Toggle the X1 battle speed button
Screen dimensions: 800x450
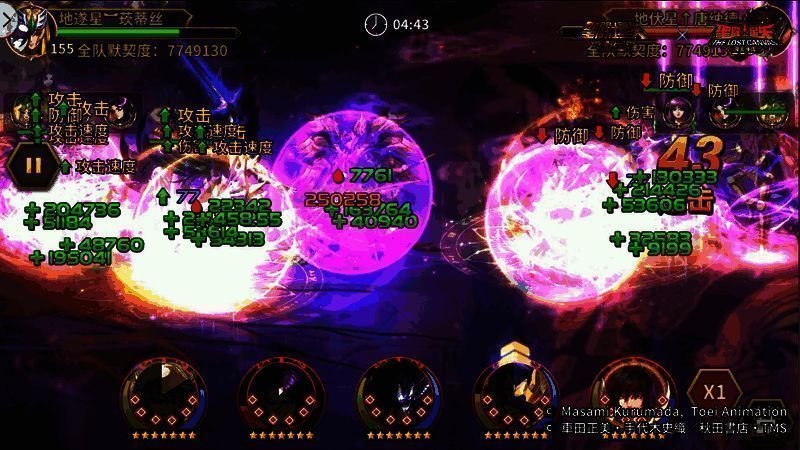[713, 391]
